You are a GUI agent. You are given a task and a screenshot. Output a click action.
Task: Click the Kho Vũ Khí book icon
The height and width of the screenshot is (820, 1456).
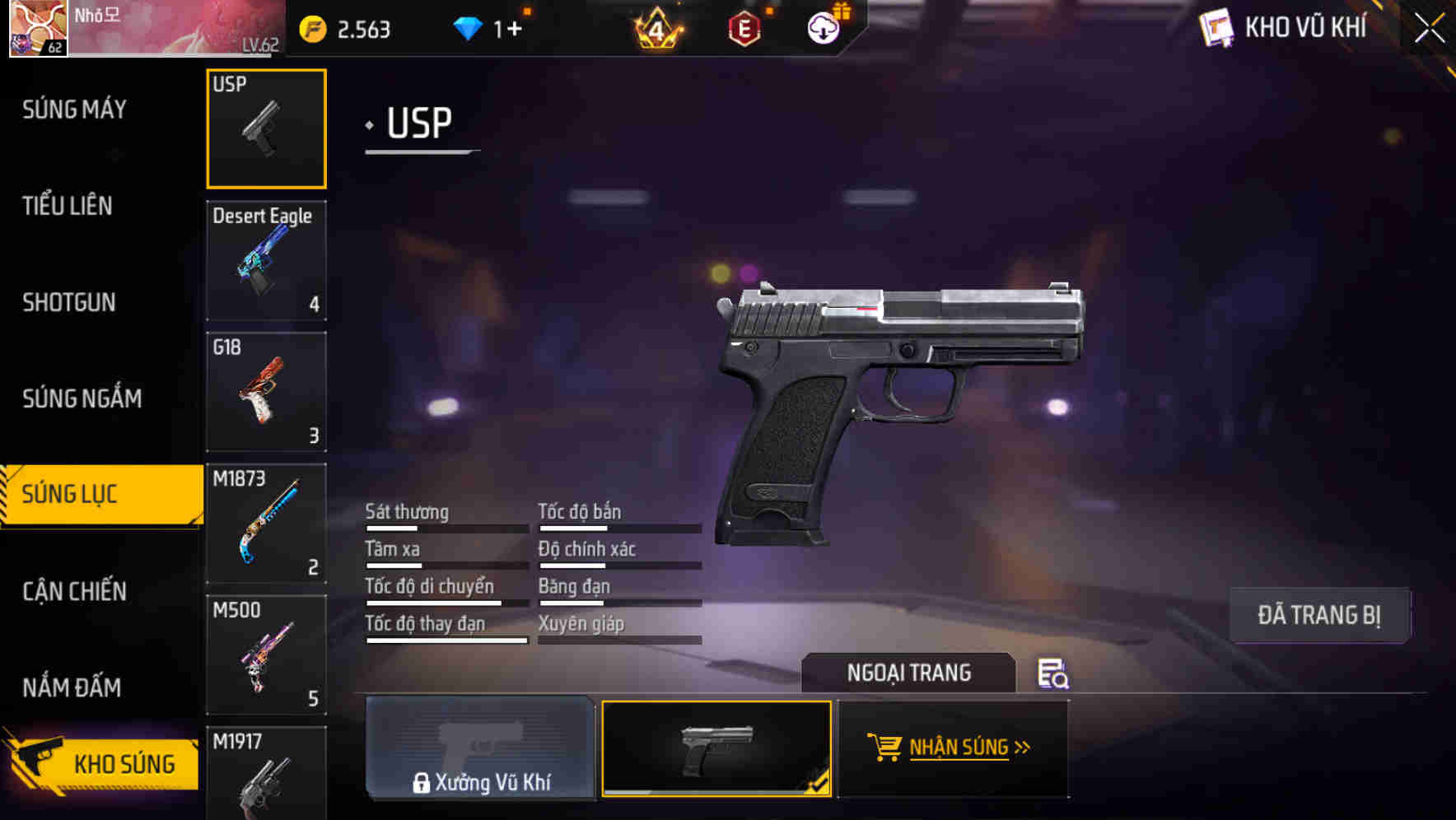tap(1216, 26)
